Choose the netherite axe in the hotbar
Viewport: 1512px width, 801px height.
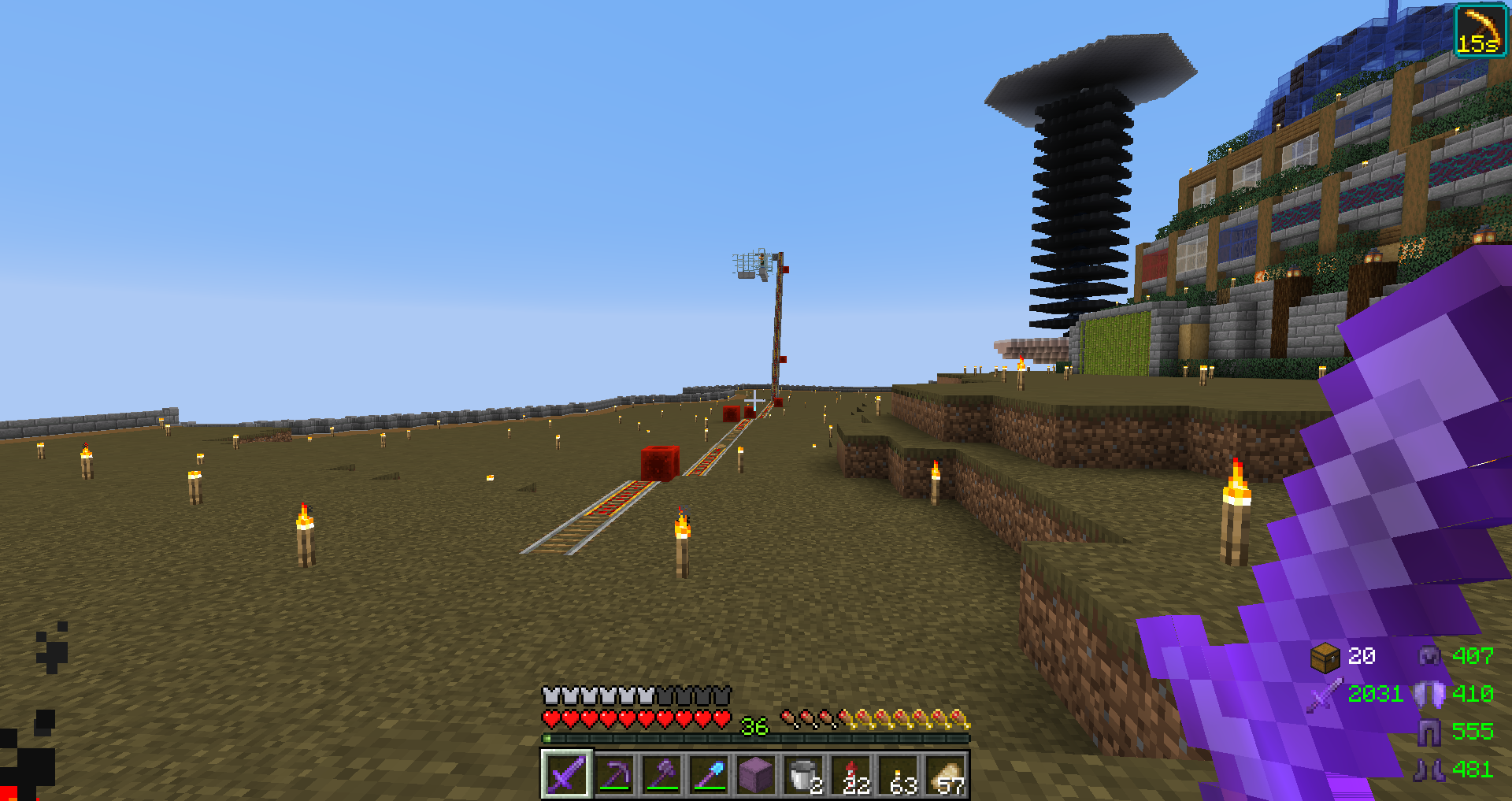(x=662, y=775)
